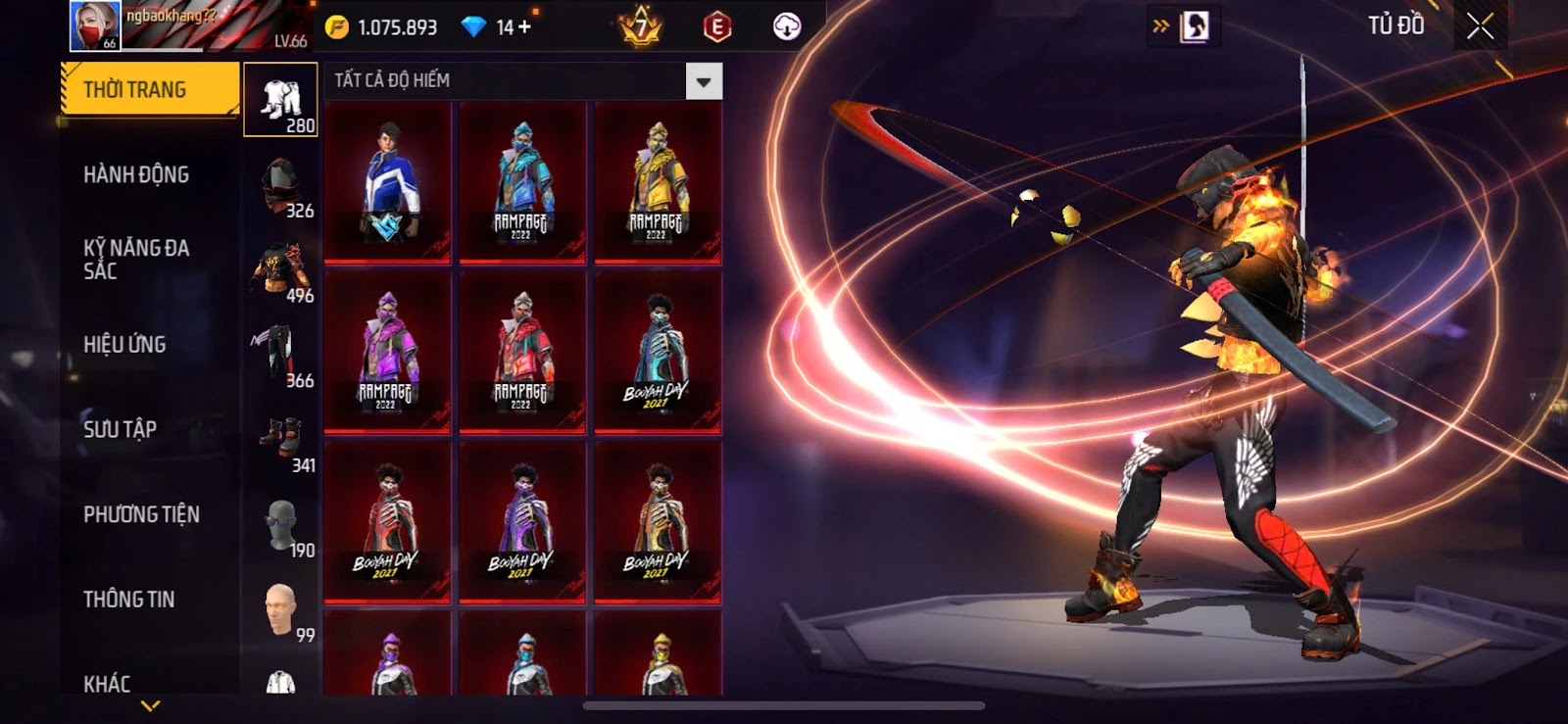1568x724 pixels.
Task: Open the Hành Động category
Action: click(x=136, y=175)
